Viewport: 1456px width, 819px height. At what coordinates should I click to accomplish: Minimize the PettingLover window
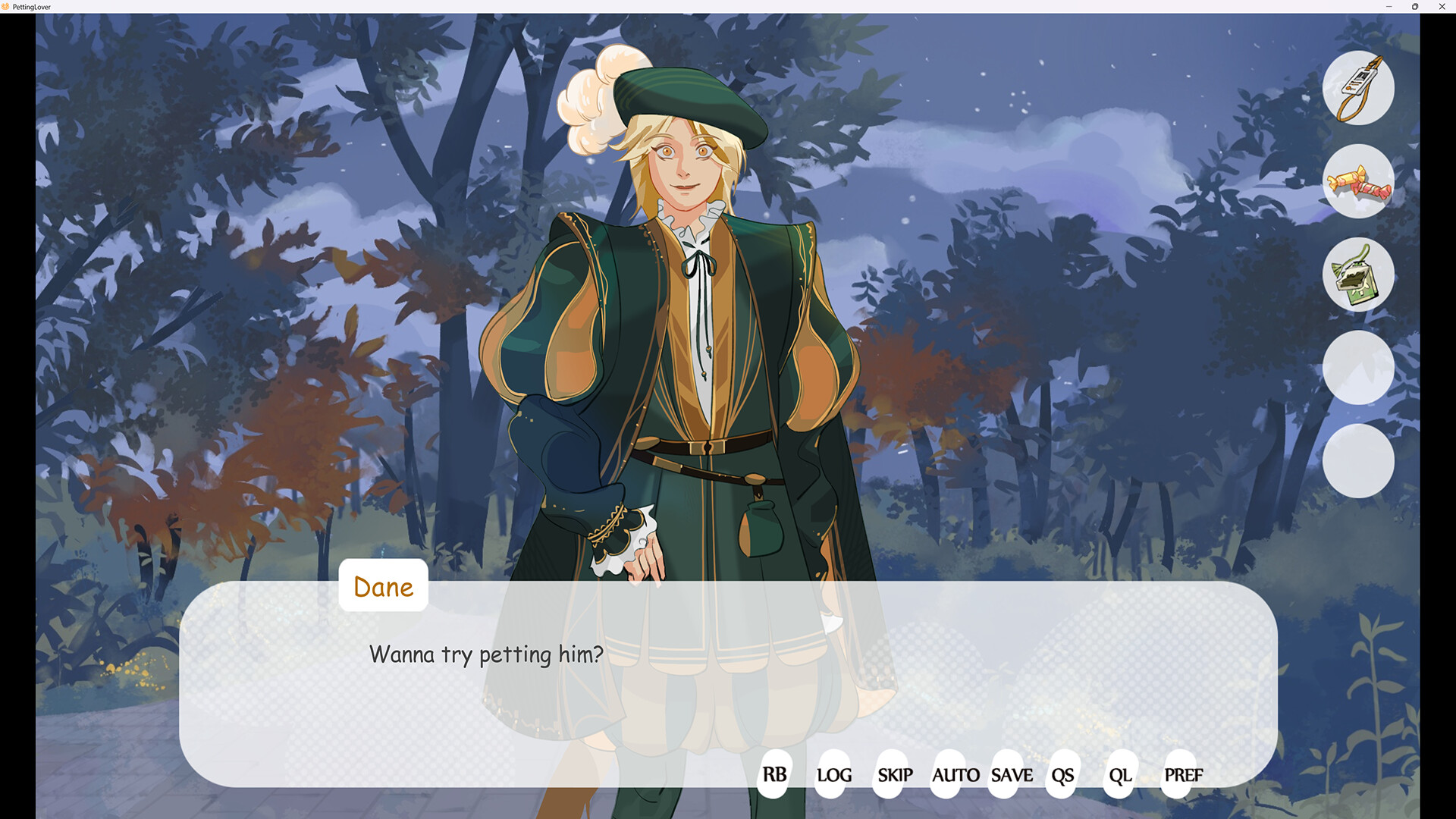(1389, 7)
